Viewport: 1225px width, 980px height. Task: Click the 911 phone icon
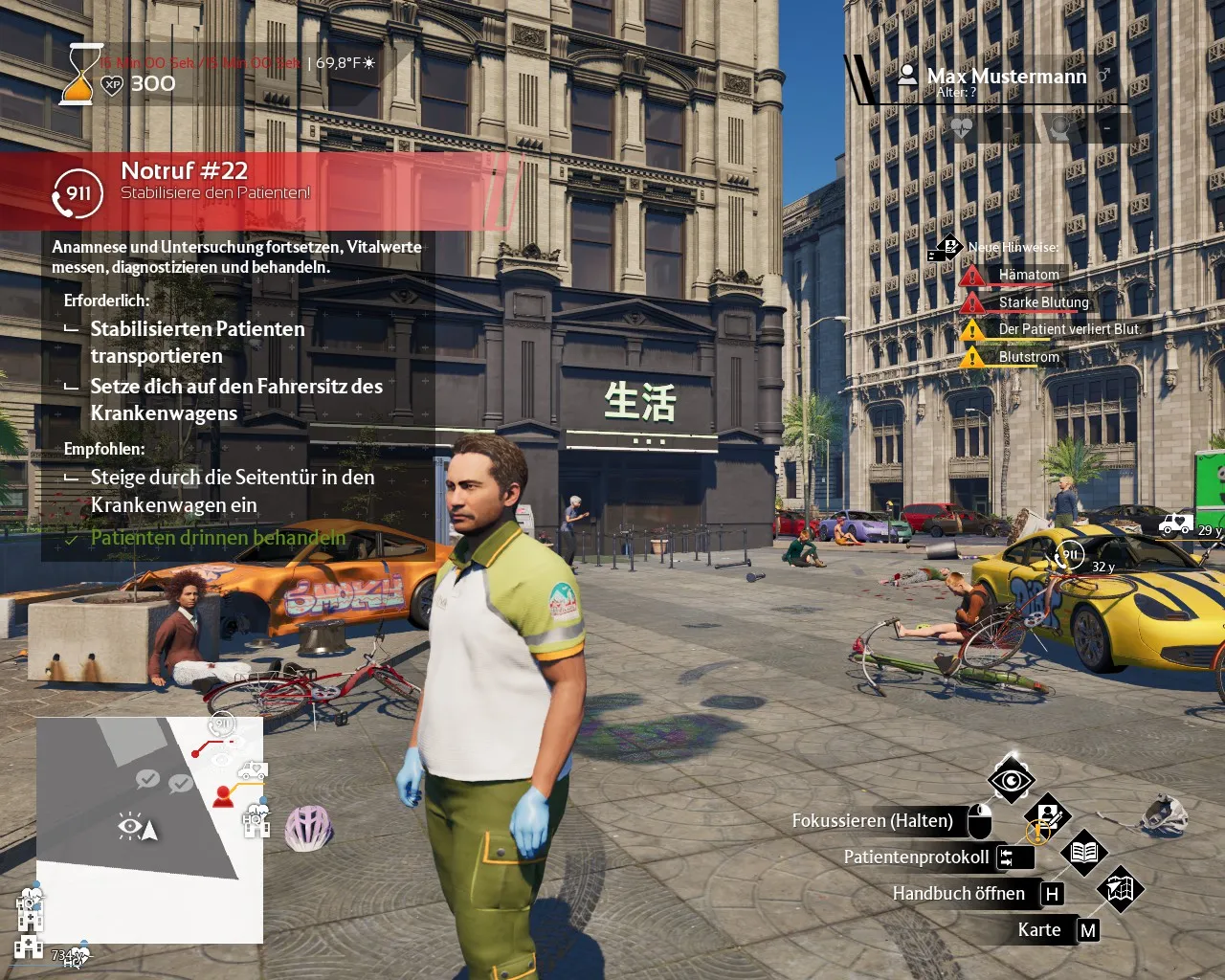(77, 194)
